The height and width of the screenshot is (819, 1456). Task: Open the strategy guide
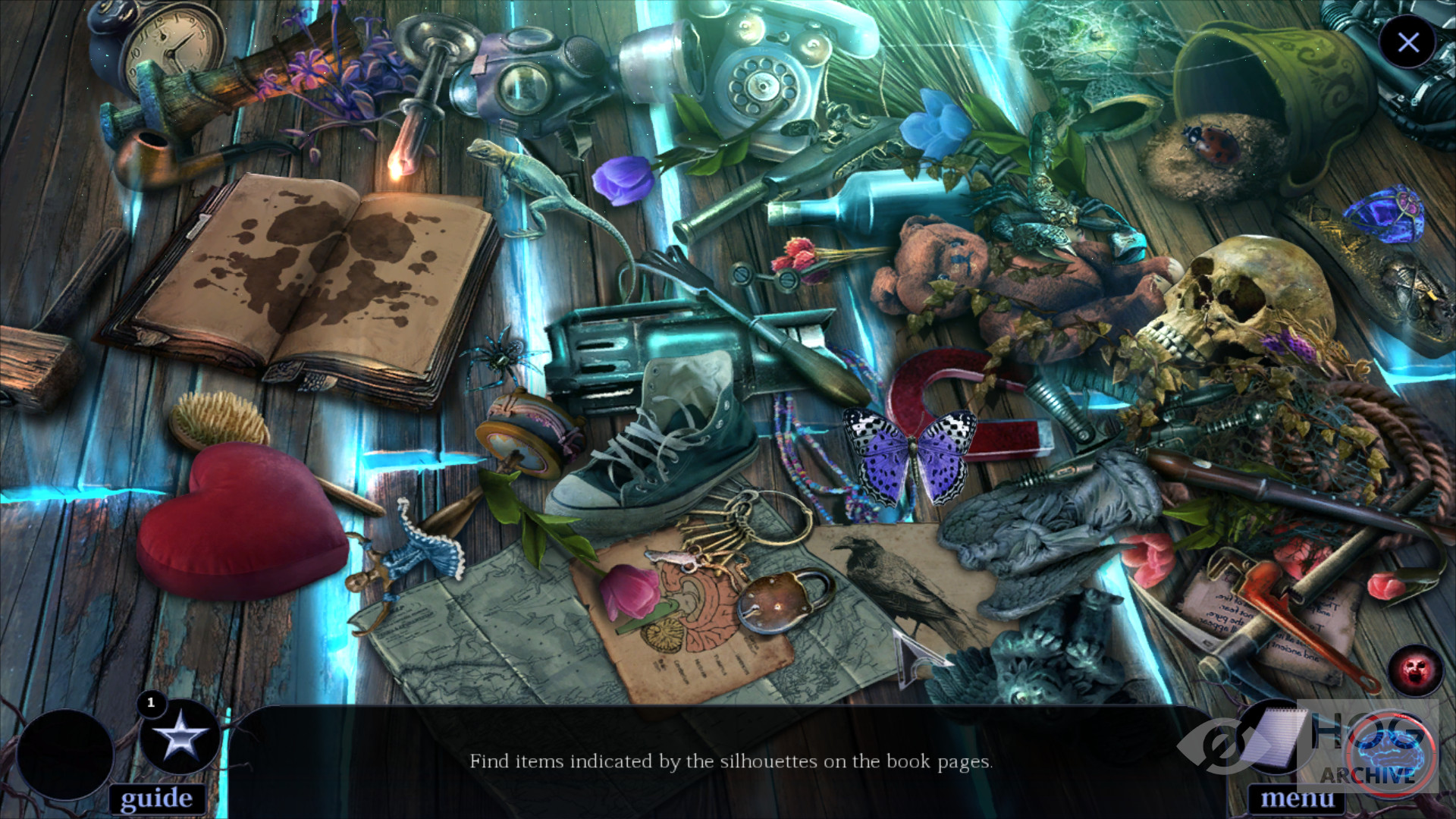click(x=156, y=798)
